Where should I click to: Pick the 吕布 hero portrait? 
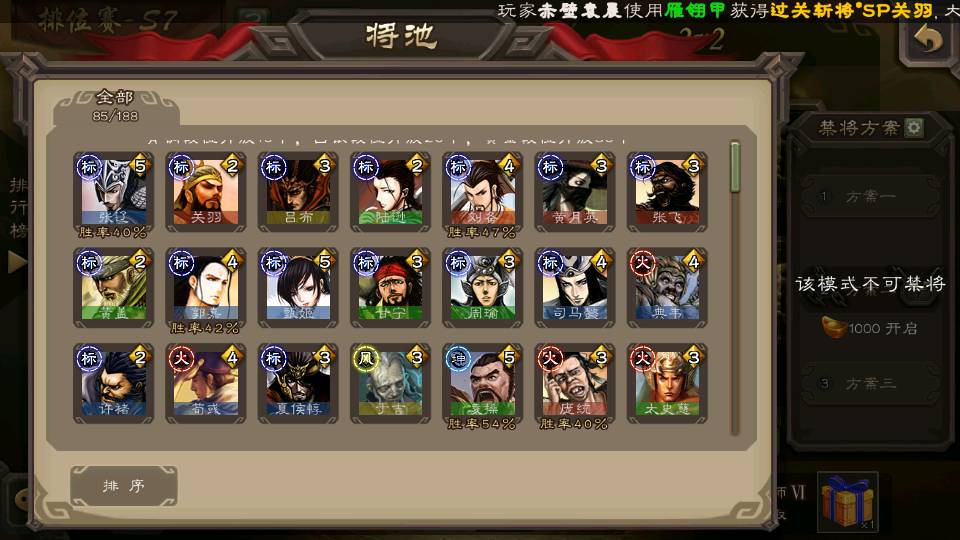point(297,190)
